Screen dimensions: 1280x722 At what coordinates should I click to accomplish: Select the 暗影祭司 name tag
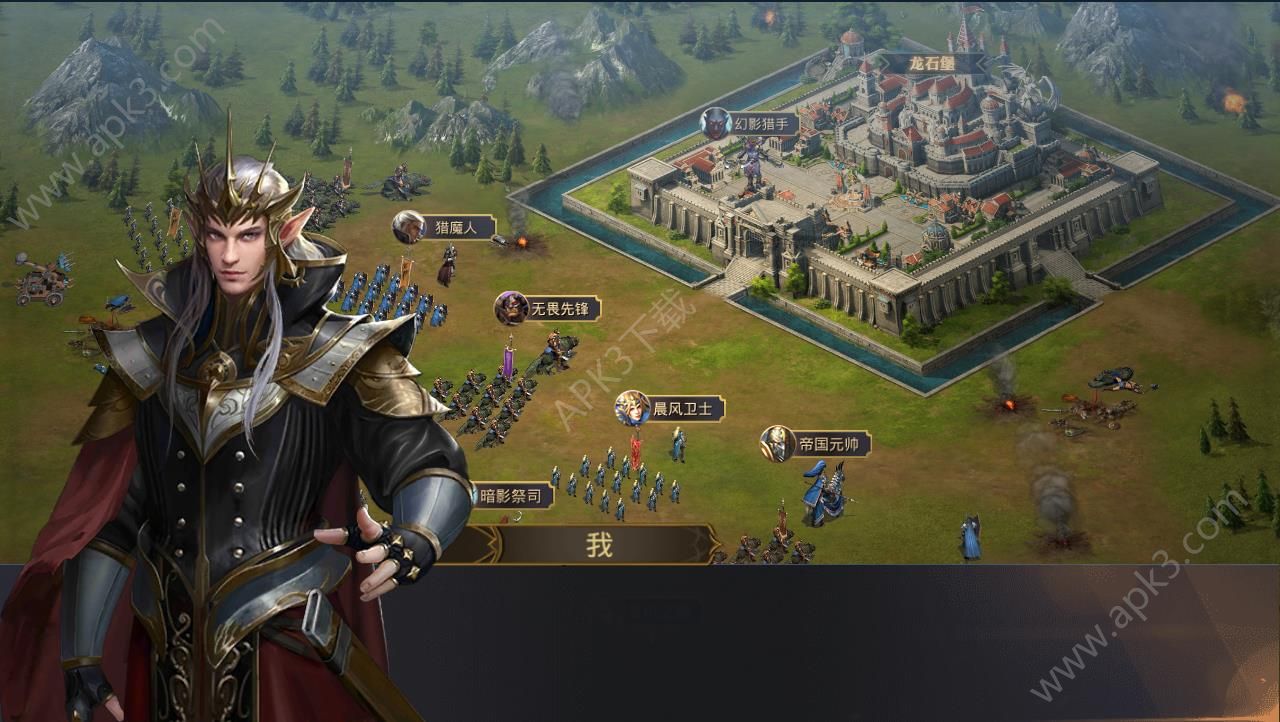(510, 495)
